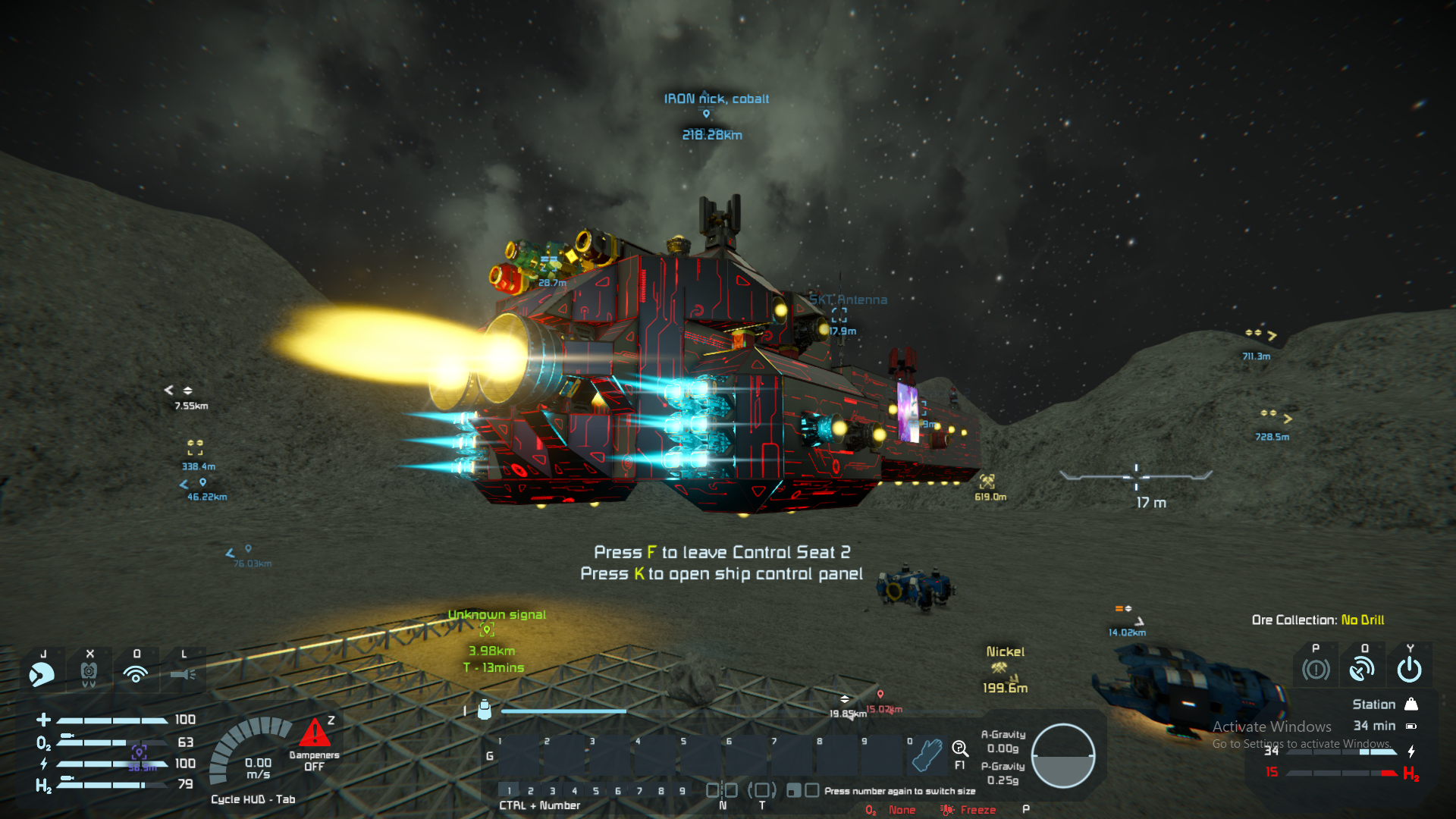Select the Unknown signal marker
This screenshot has width=1456, height=819.
(487, 629)
